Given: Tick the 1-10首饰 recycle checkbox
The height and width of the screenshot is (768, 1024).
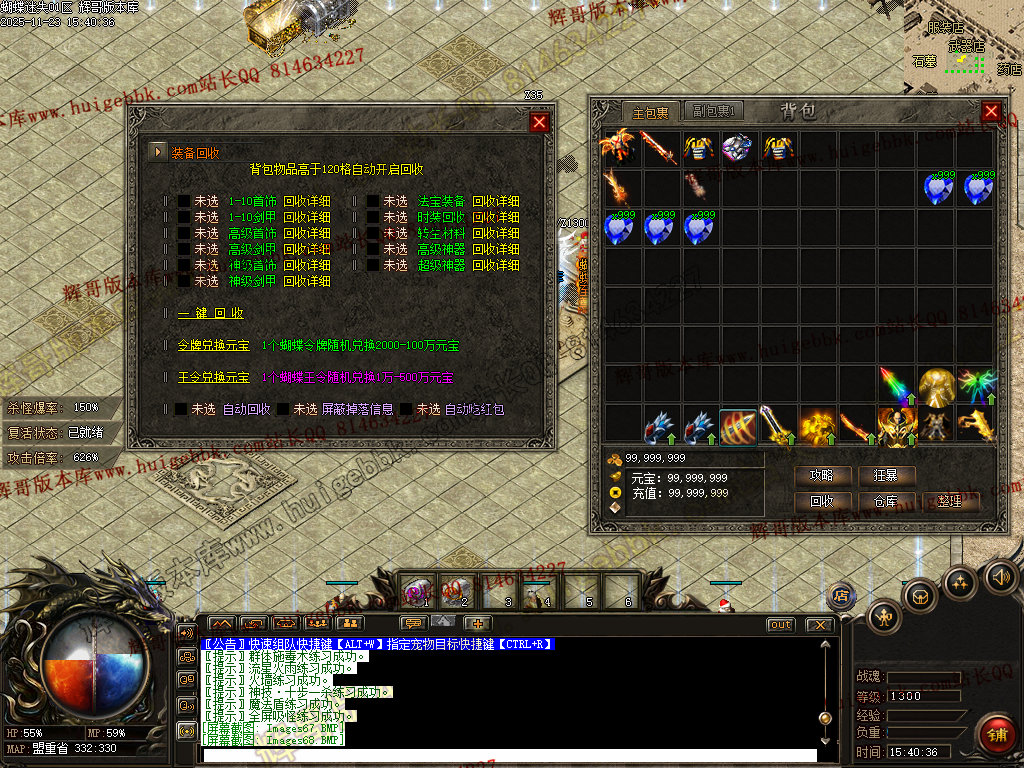Looking at the screenshot, I should point(184,201).
